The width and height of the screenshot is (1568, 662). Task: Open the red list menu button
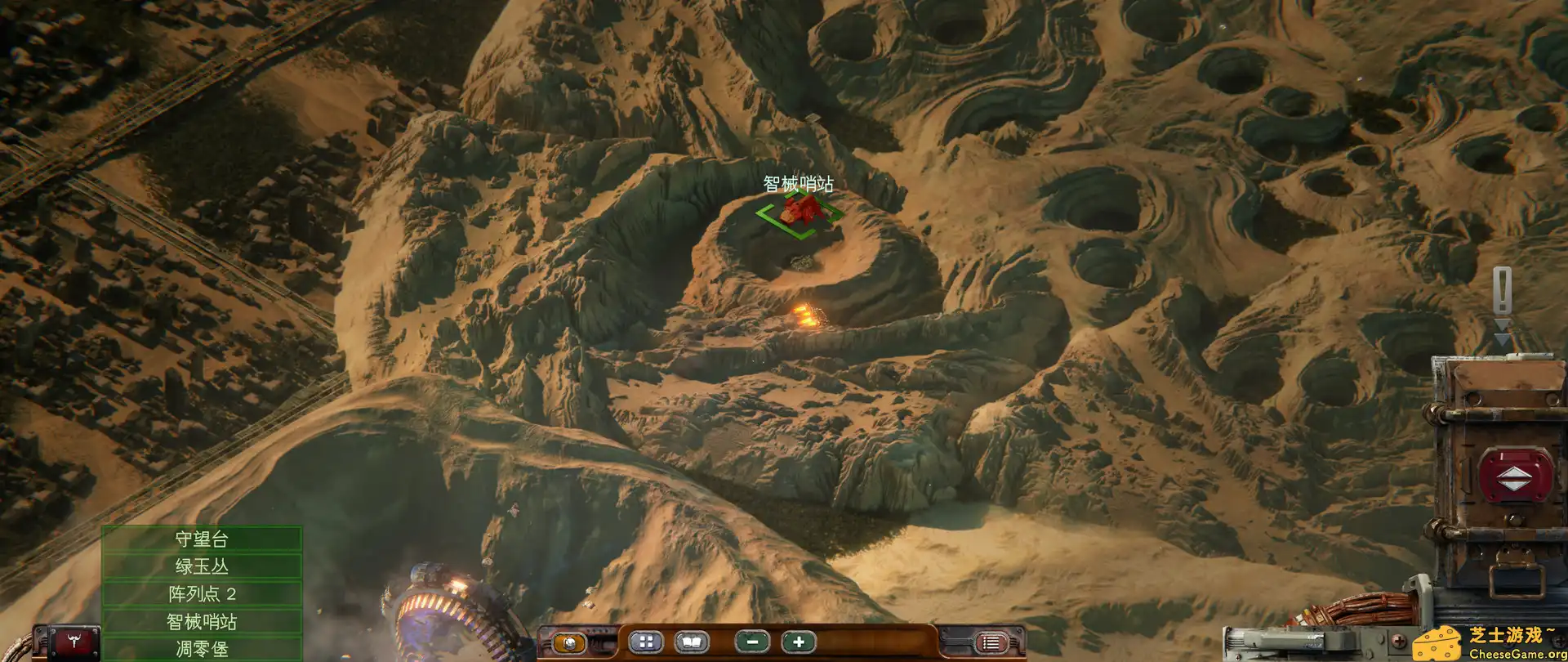[x=991, y=642]
